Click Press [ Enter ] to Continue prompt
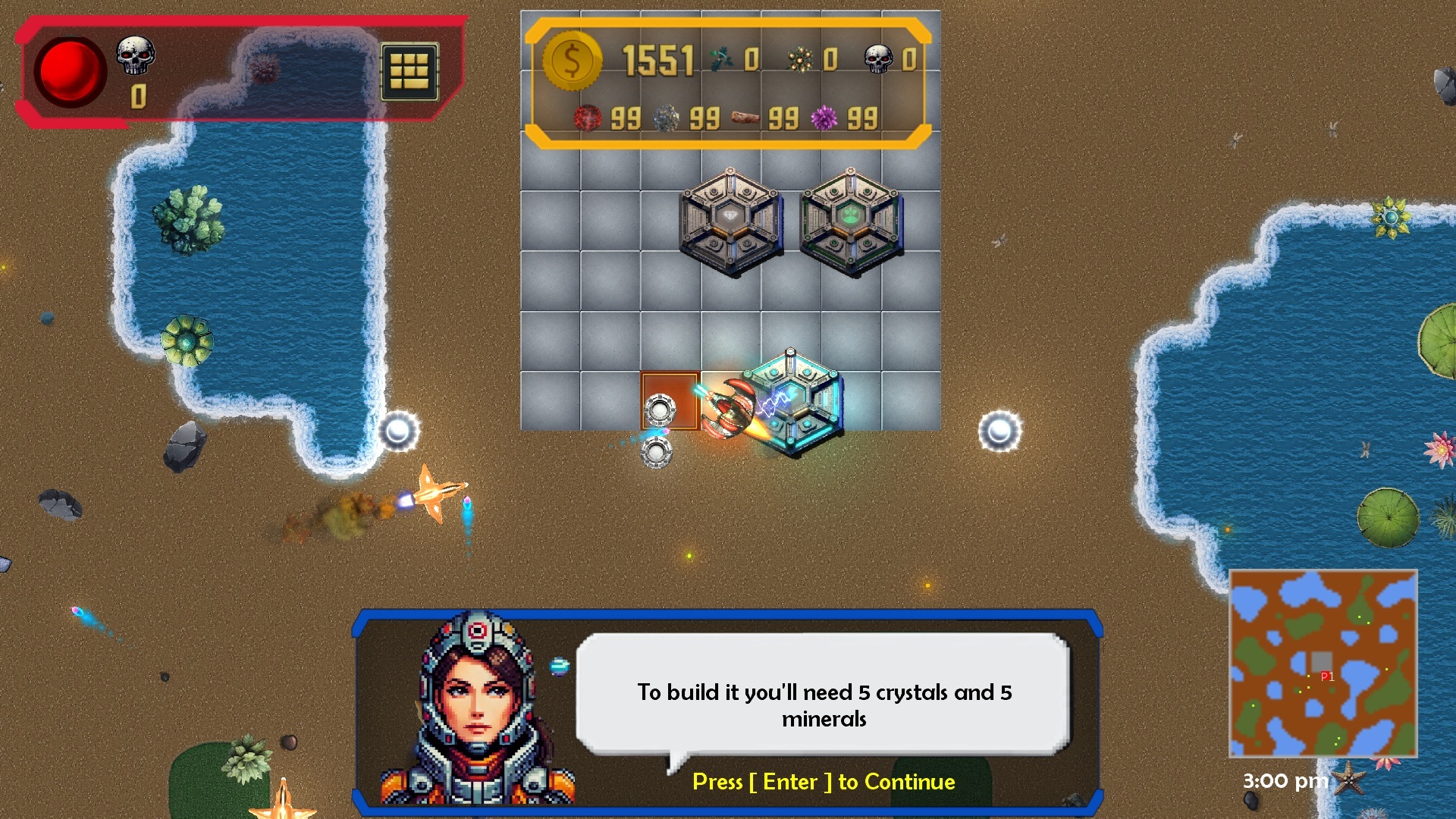 (824, 782)
